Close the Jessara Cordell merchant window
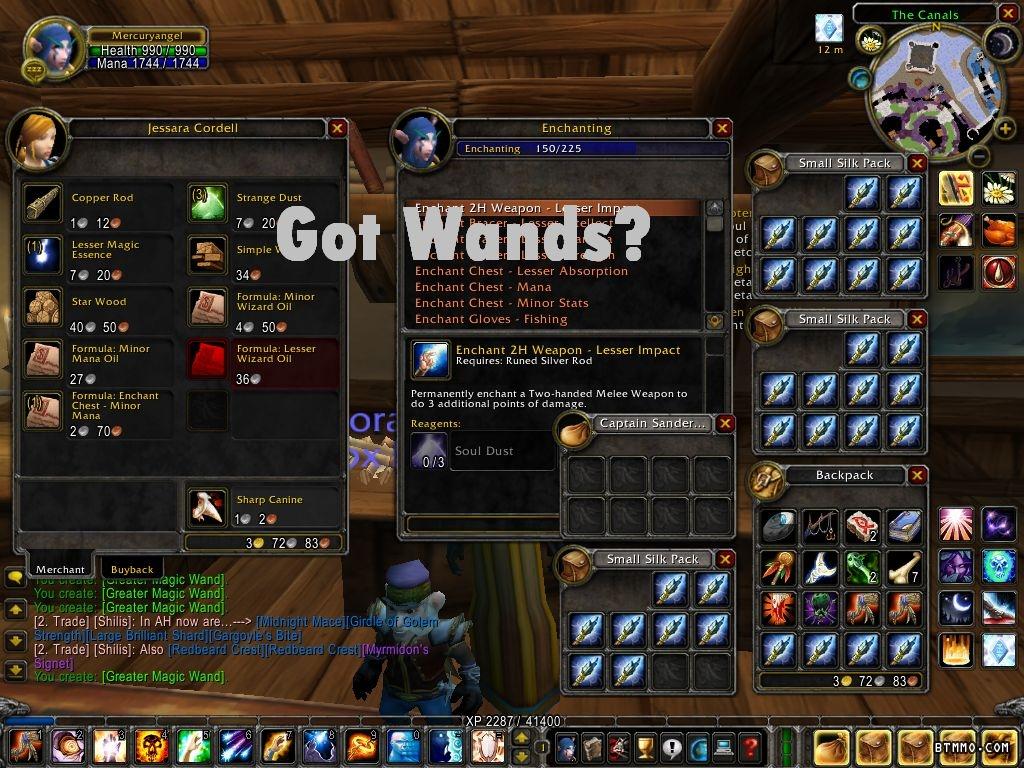The width and height of the screenshot is (1024, 768). tap(338, 128)
